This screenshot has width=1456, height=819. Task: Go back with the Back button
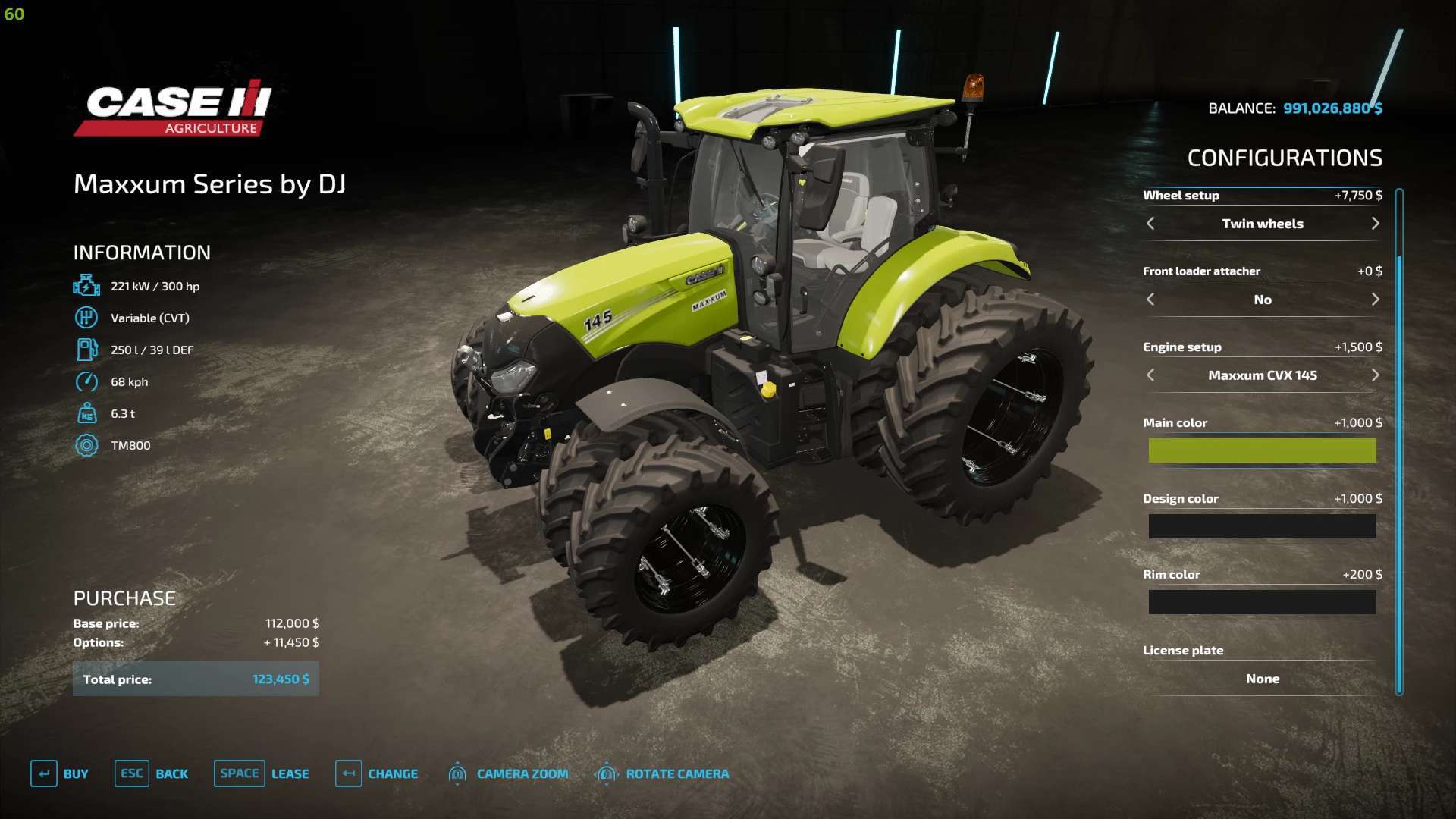tap(152, 773)
